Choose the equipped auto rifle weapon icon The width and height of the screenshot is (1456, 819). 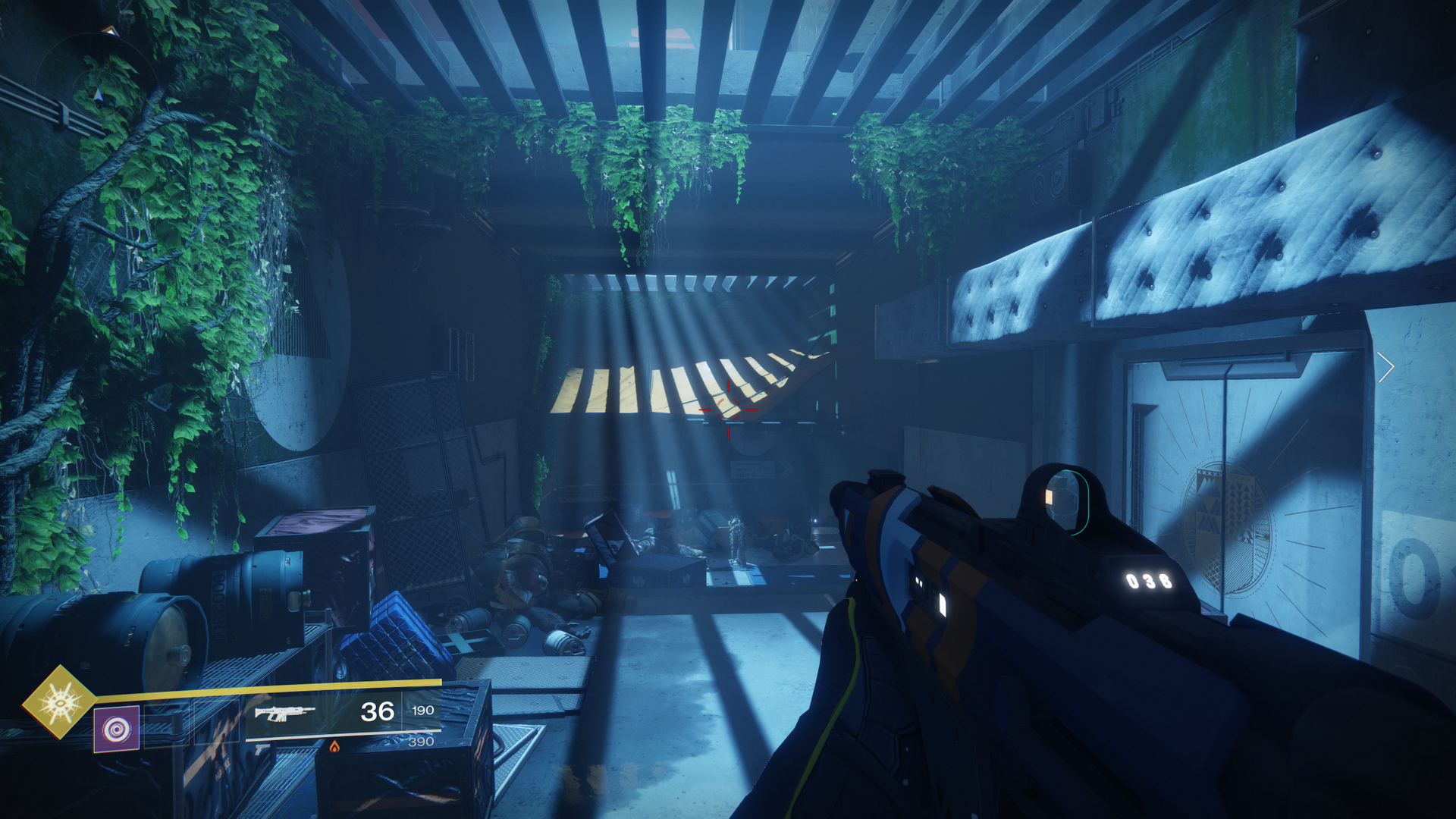pyautogui.click(x=284, y=713)
